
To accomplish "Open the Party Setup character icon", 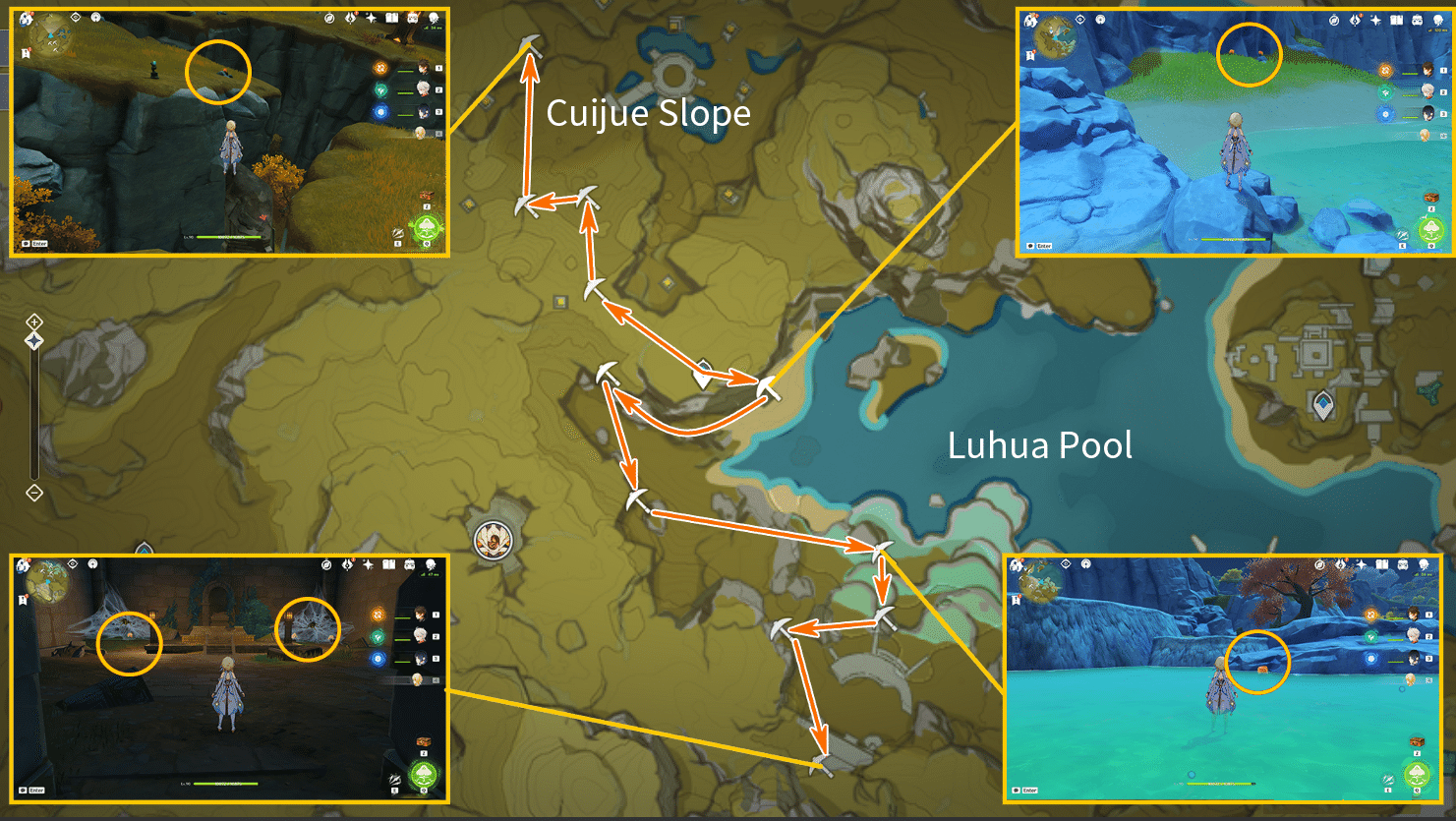I will [x=434, y=18].
